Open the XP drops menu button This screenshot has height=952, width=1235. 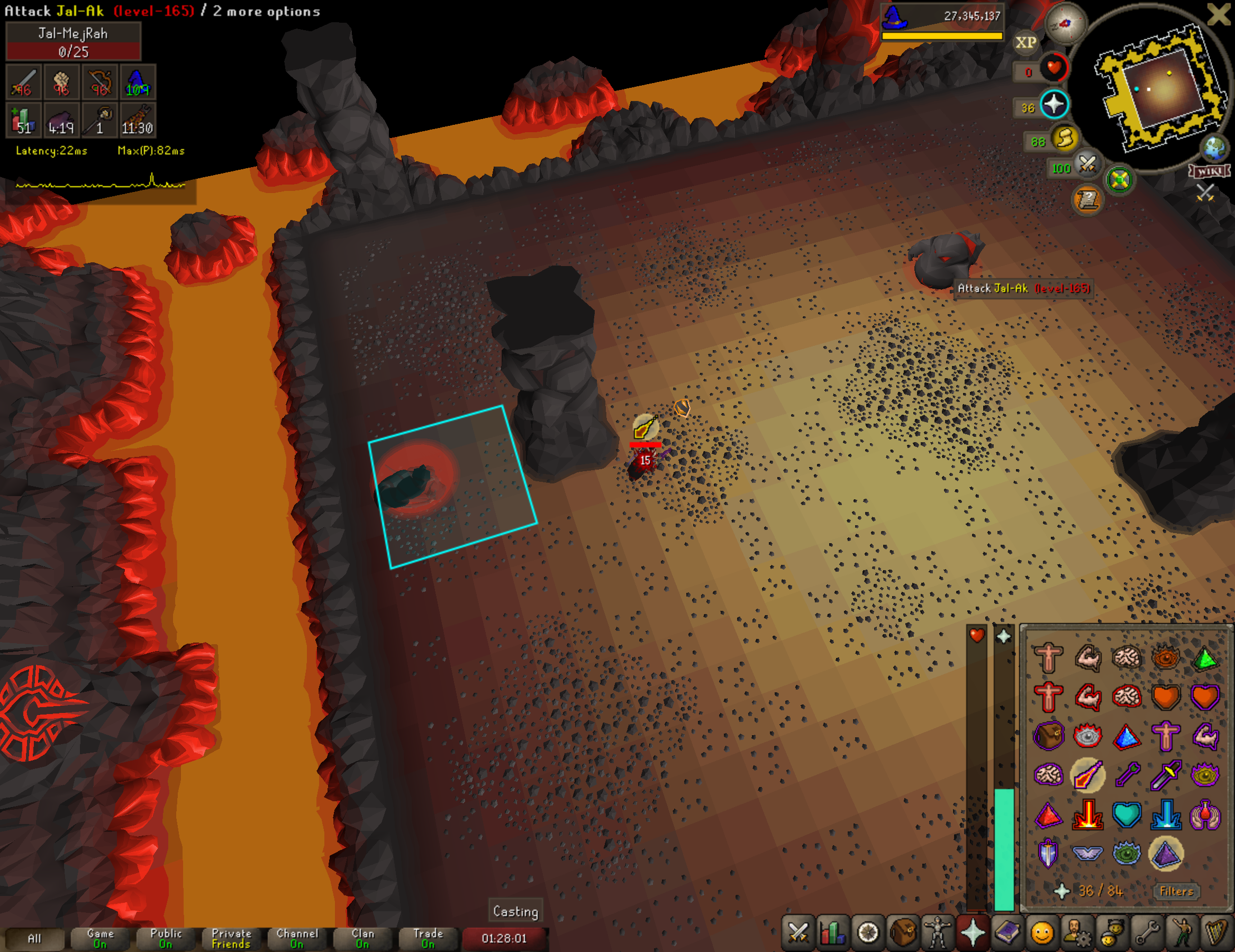pos(1026,42)
